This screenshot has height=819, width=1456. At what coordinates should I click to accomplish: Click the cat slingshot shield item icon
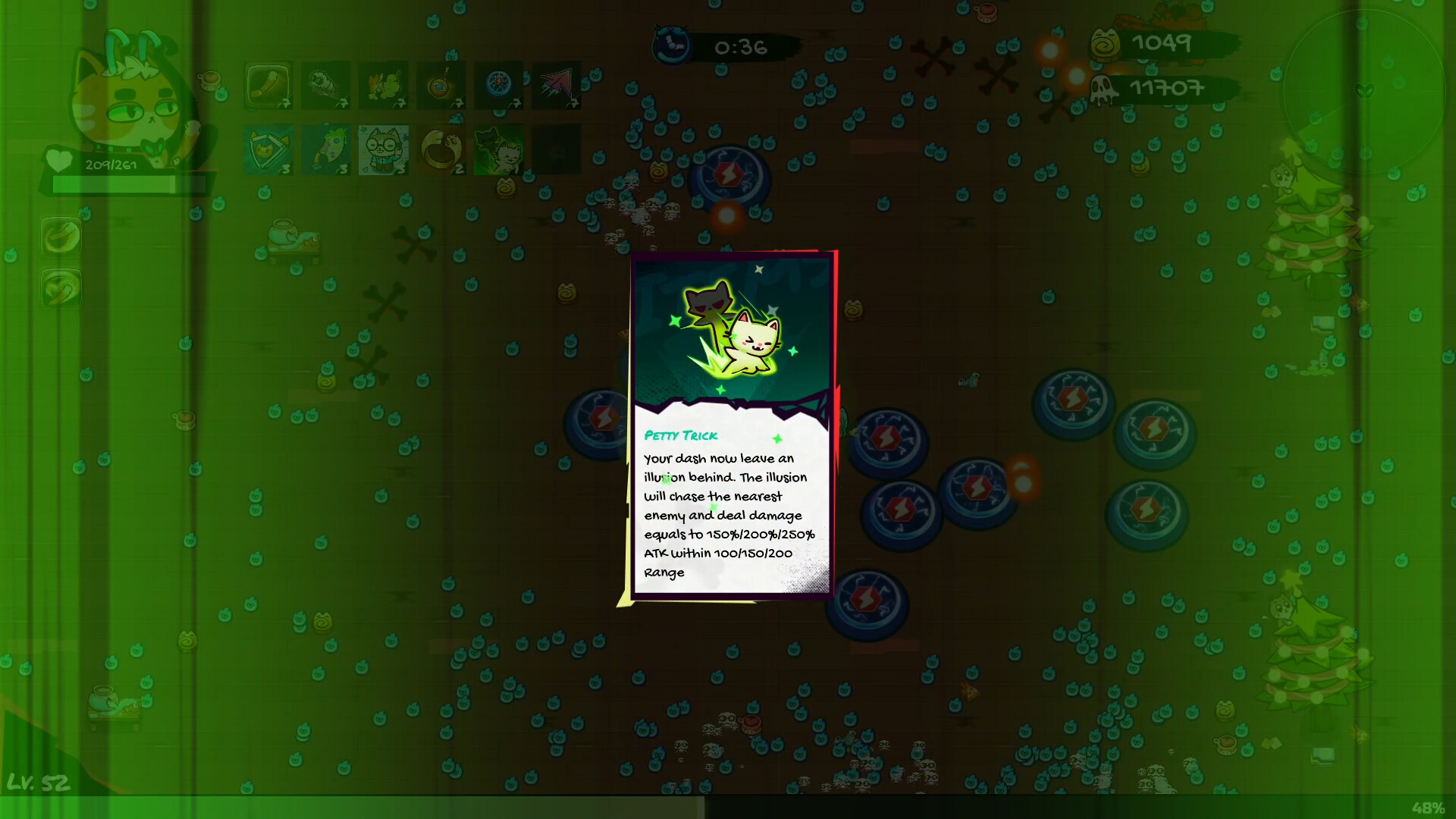coord(268,149)
